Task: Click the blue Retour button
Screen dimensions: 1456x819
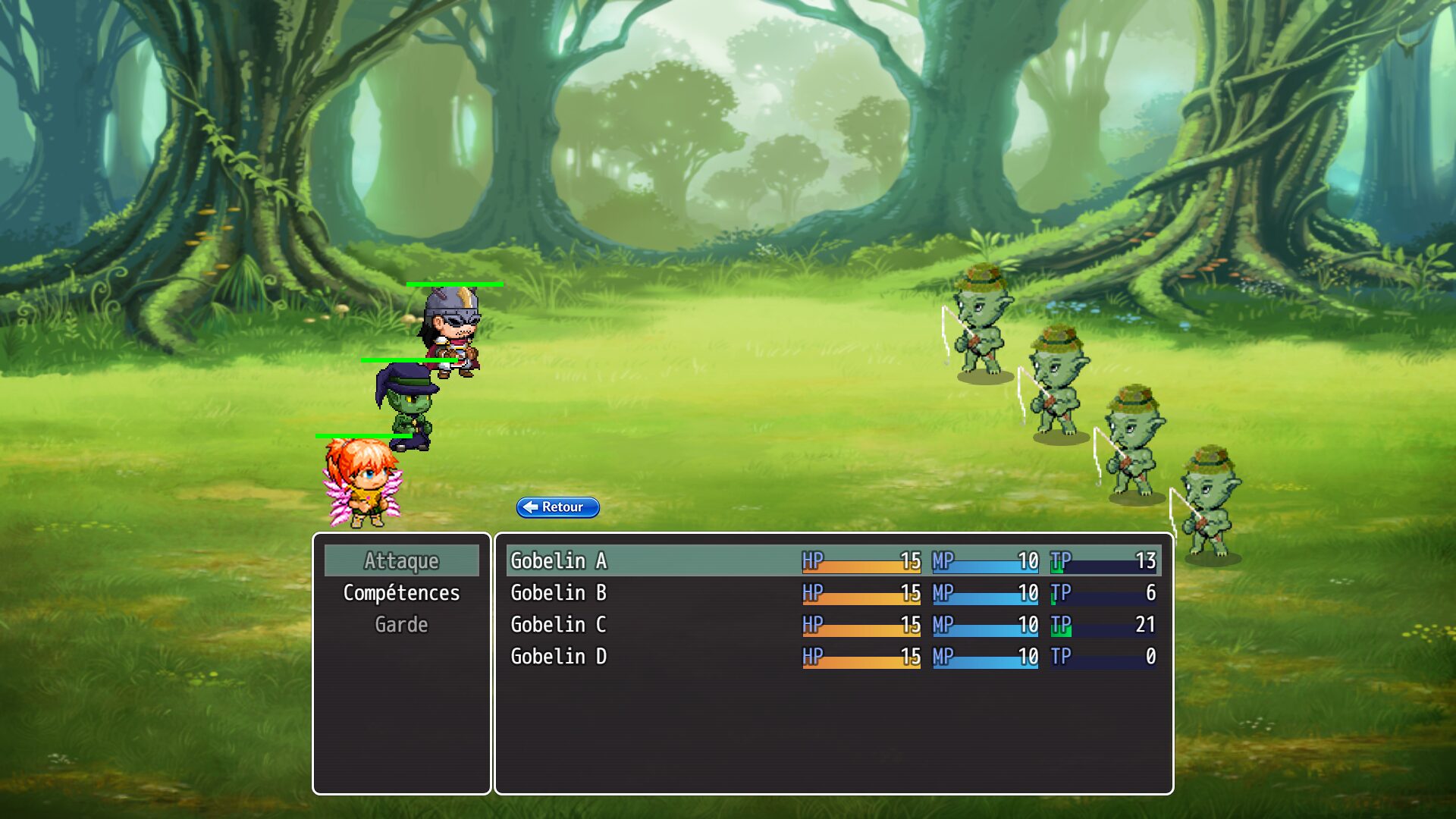Action: tap(557, 507)
